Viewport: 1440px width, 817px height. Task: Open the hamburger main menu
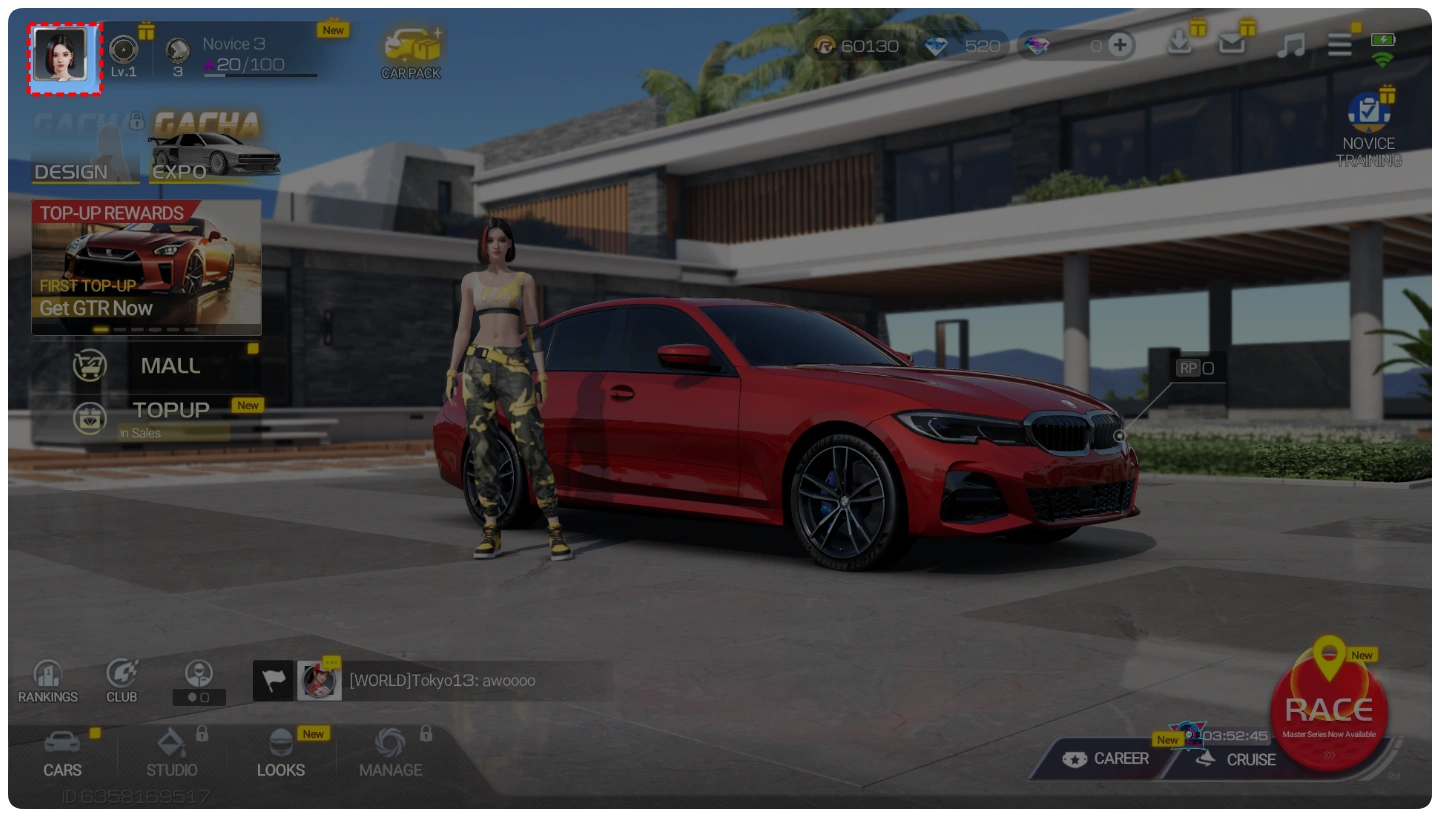click(1340, 45)
